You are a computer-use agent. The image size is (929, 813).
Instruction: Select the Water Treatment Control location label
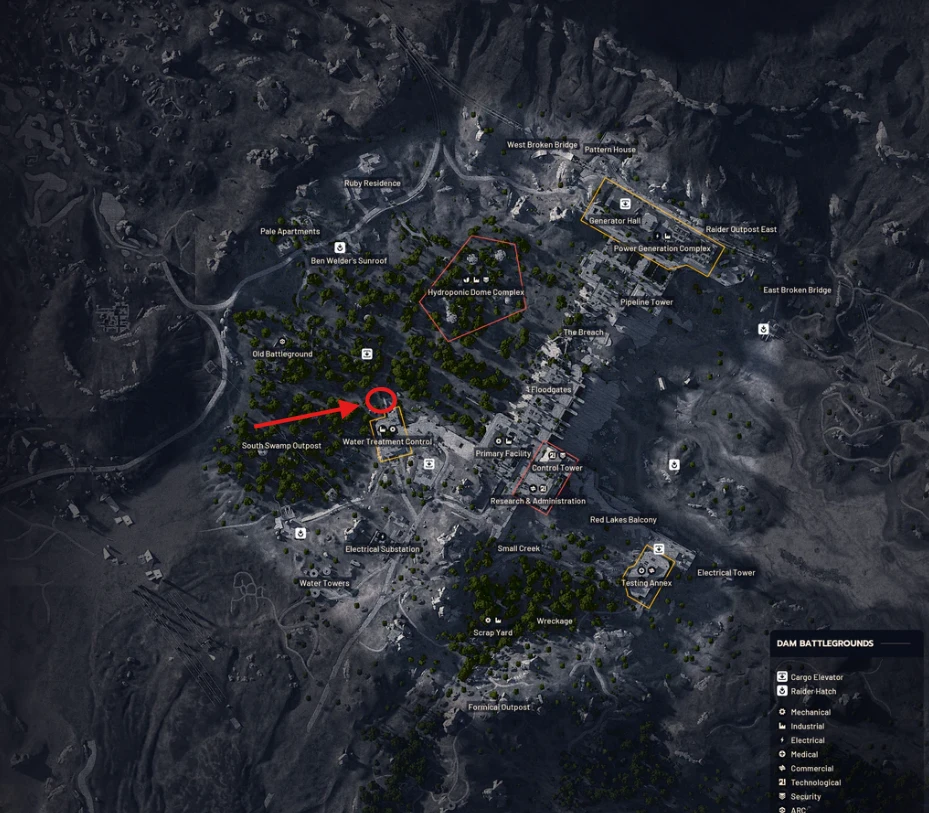tap(387, 441)
